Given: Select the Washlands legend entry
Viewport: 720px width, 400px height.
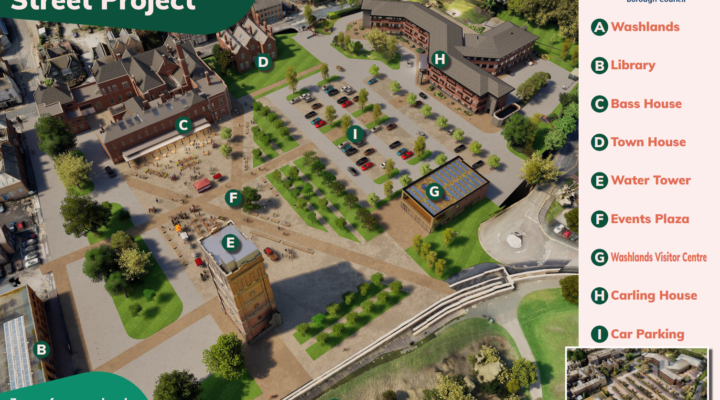Looking at the screenshot, I should 645,27.
